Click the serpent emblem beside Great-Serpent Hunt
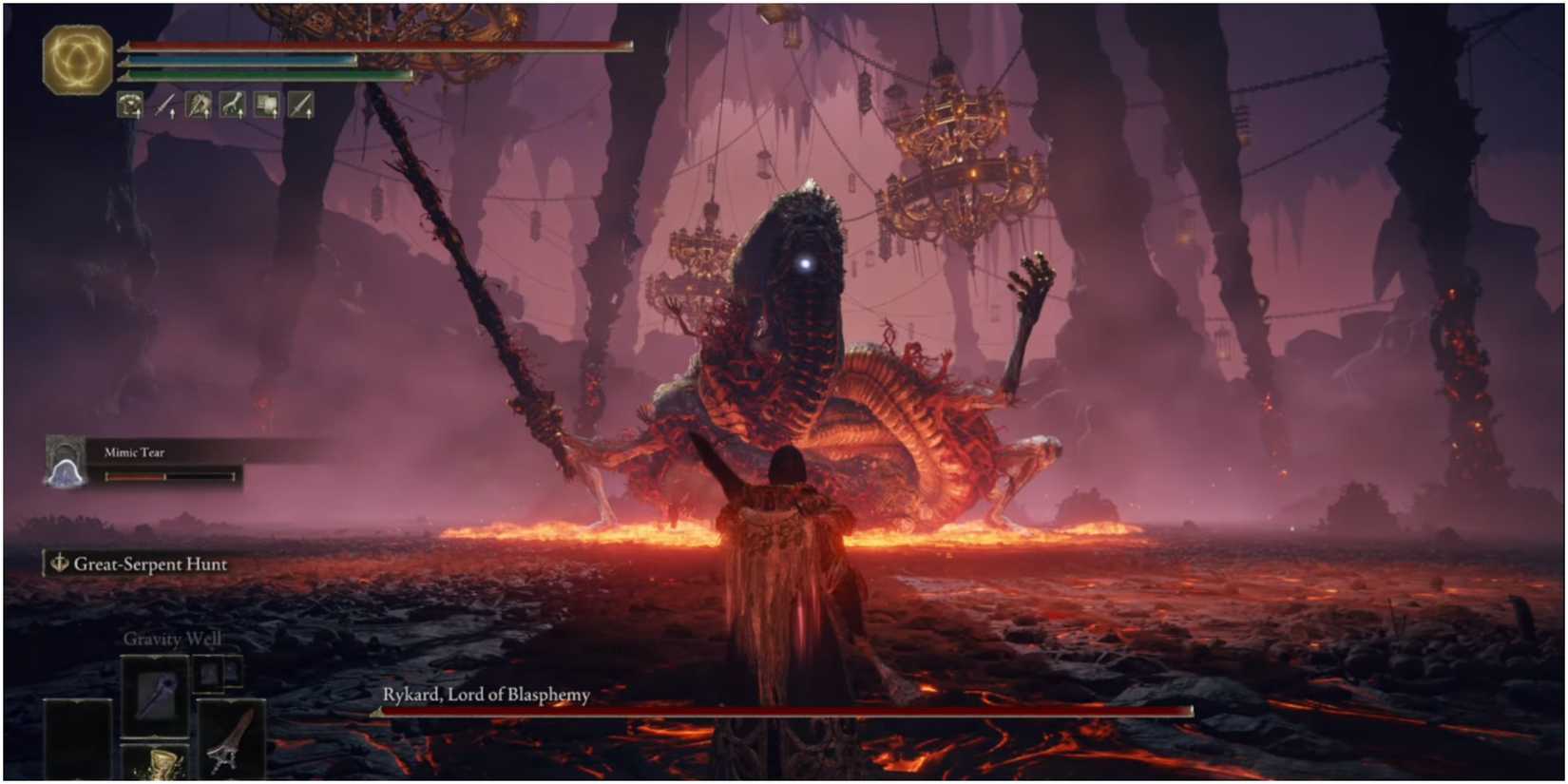1568x784 pixels. tap(57, 564)
